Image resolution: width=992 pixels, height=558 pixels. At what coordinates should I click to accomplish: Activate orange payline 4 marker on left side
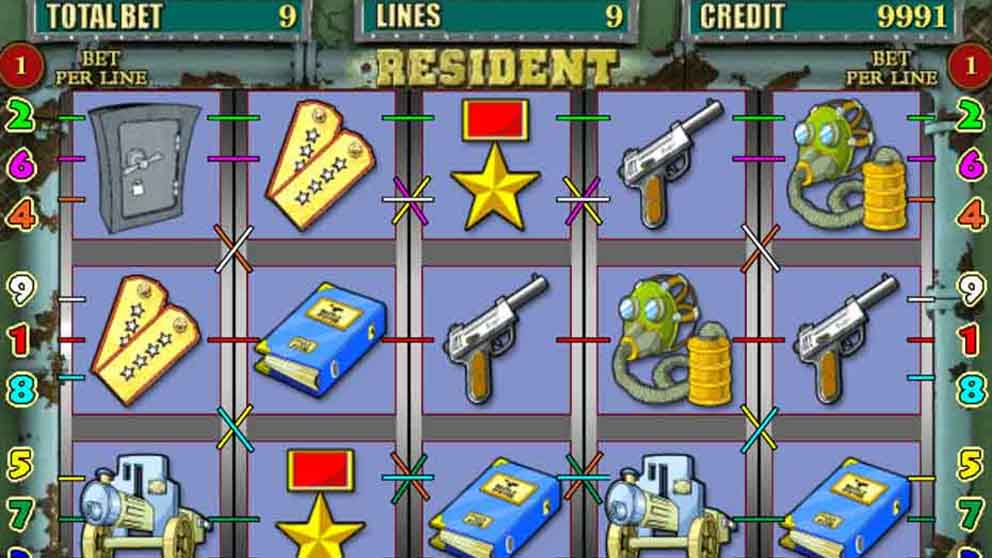[x=21, y=214]
